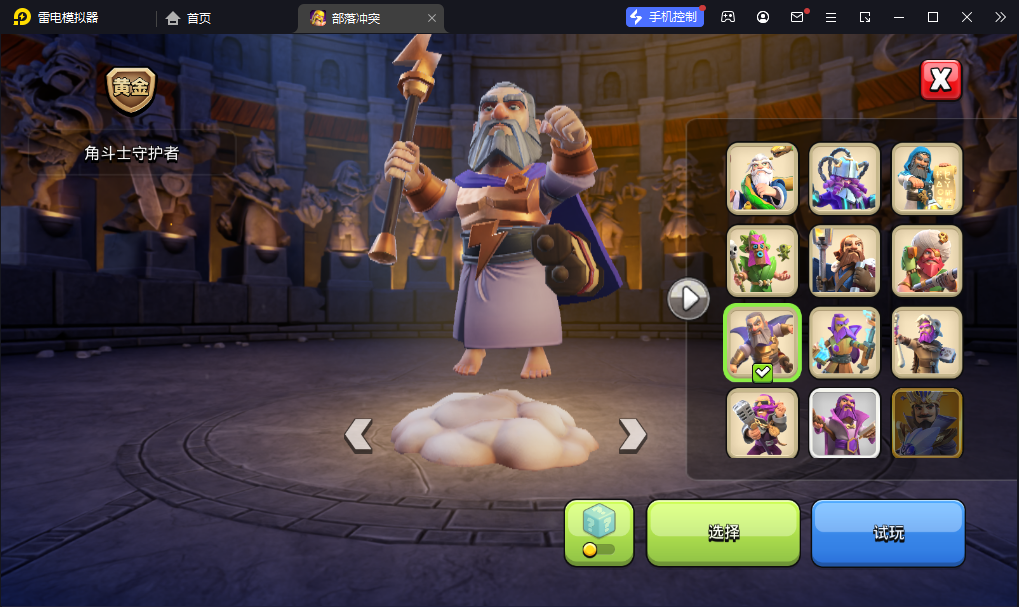Choose the purple-and-gold armored warden with ice staff
1019x607 pixels.
[x=844, y=342]
